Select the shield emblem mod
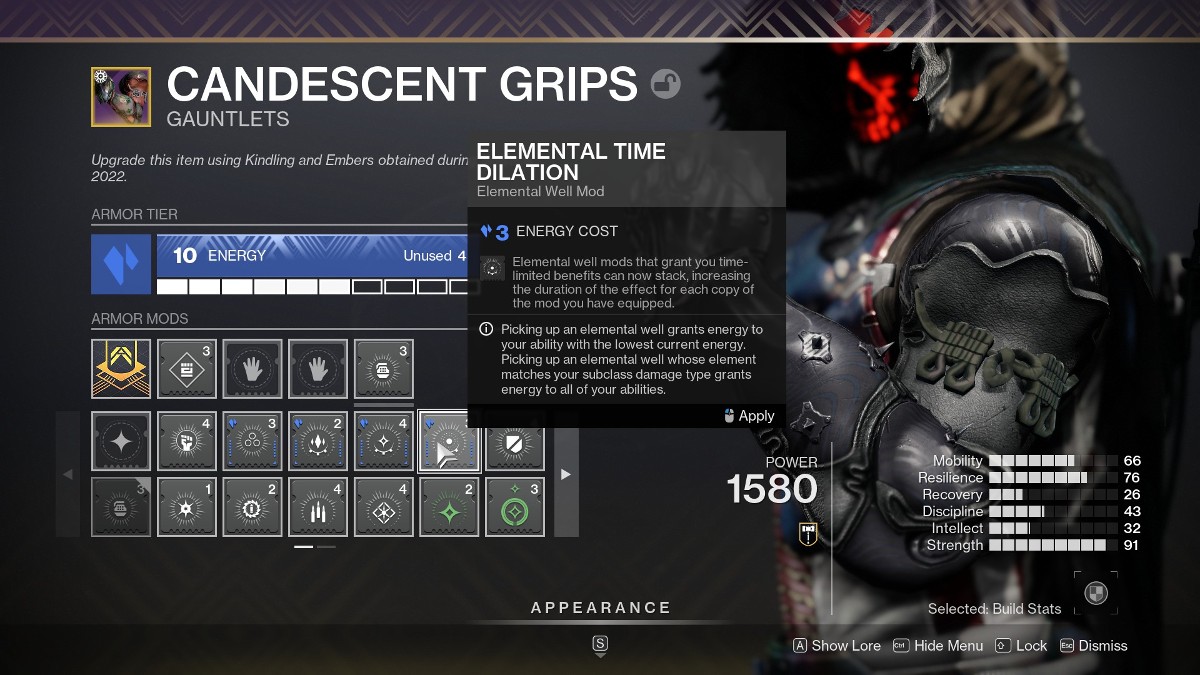The height and width of the screenshot is (675, 1200). pyautogui.click(x=515, y=441)
